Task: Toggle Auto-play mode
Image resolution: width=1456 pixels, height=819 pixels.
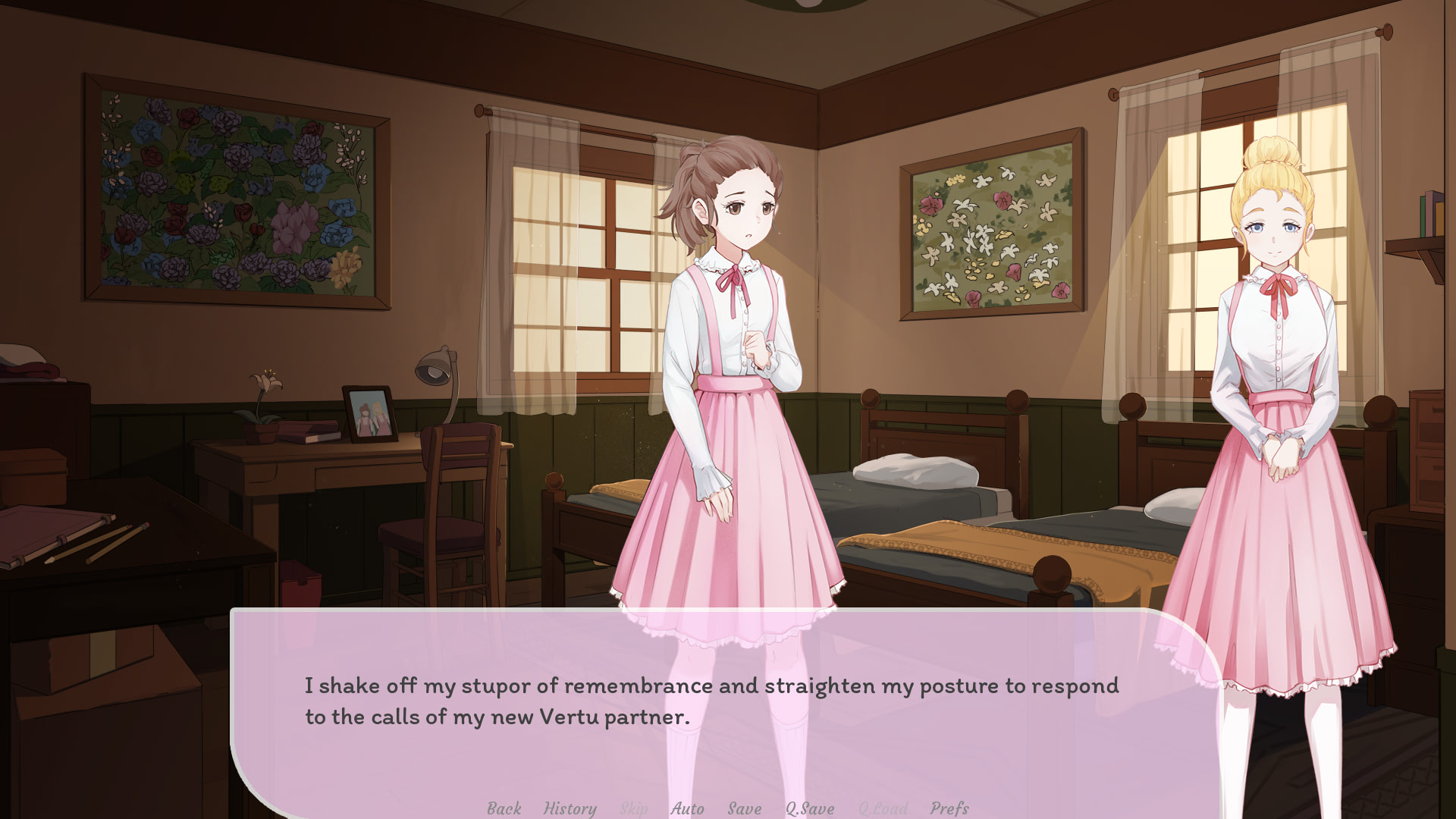Action: [x=687, y=808]
